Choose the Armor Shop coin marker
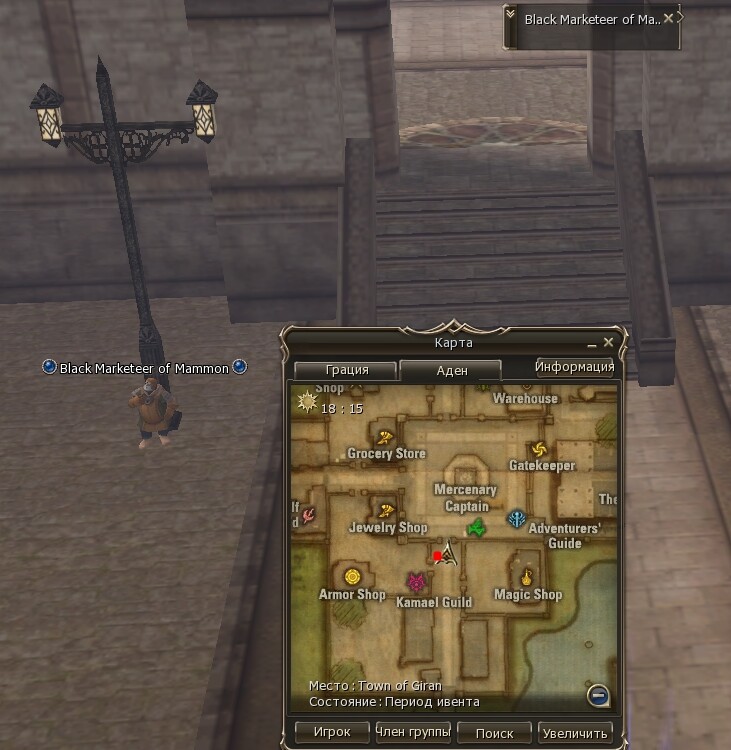Screen dimensions: 731x750 (352, 577)
